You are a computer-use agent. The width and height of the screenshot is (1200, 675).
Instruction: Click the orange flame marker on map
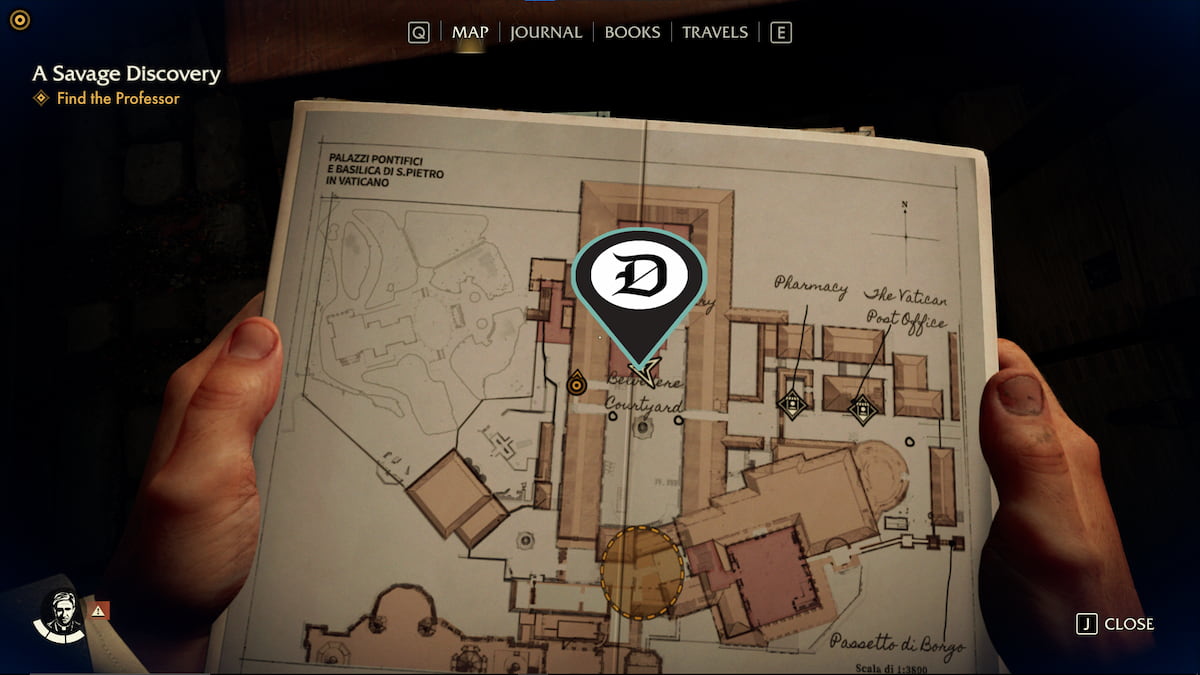(576, 382)
